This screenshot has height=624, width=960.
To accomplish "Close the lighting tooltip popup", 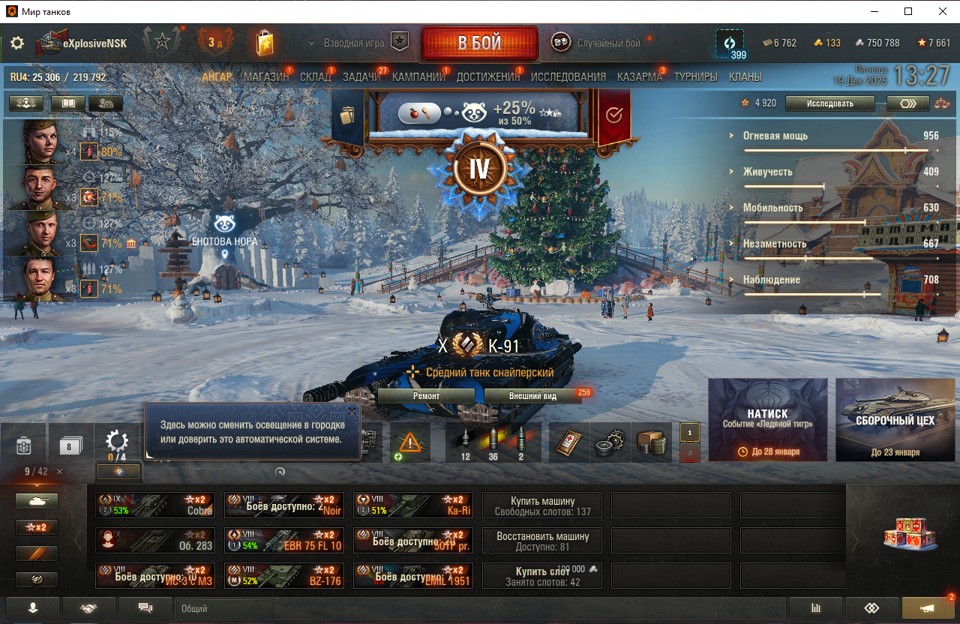I will coord(352,410).
